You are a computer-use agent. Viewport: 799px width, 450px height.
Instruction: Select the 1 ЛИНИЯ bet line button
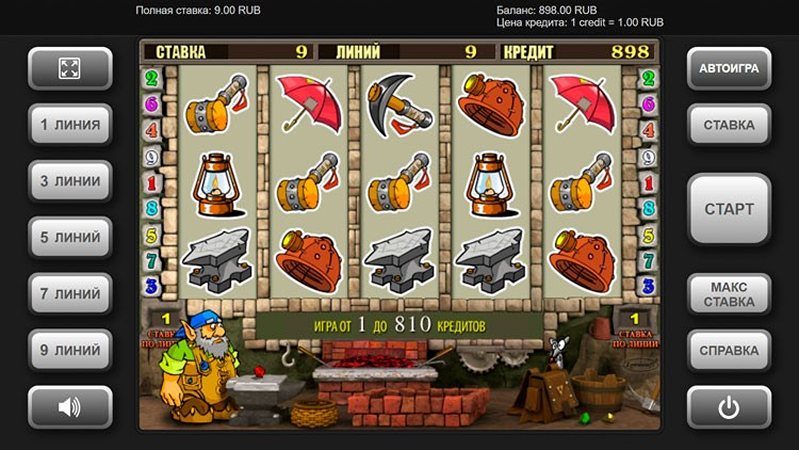(69, 125)
